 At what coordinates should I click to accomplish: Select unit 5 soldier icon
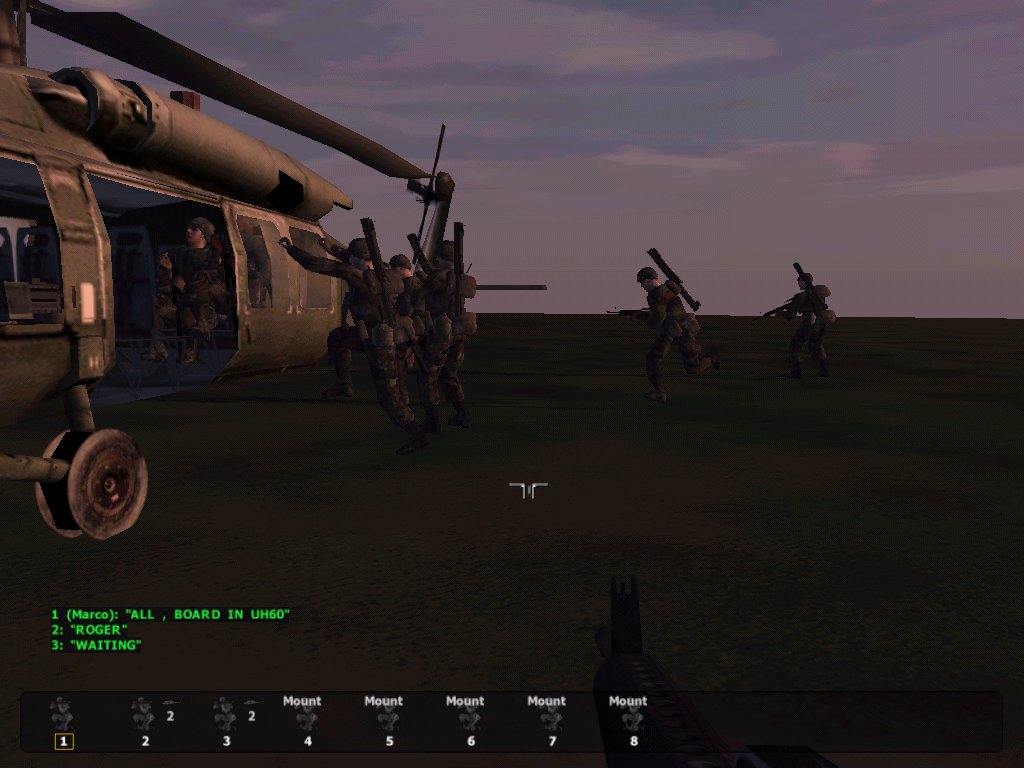click(x=389, y=719)
